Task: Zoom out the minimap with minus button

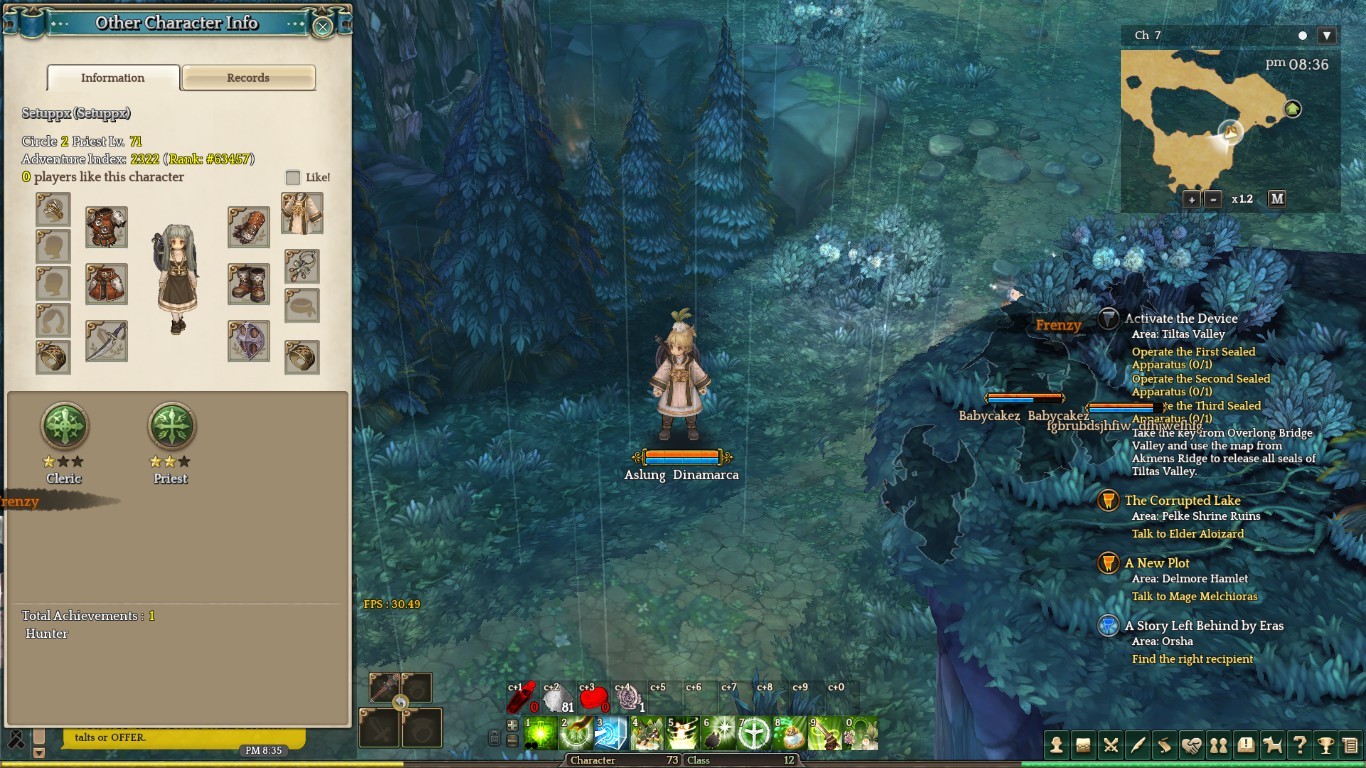Action: pos(1213,199)
